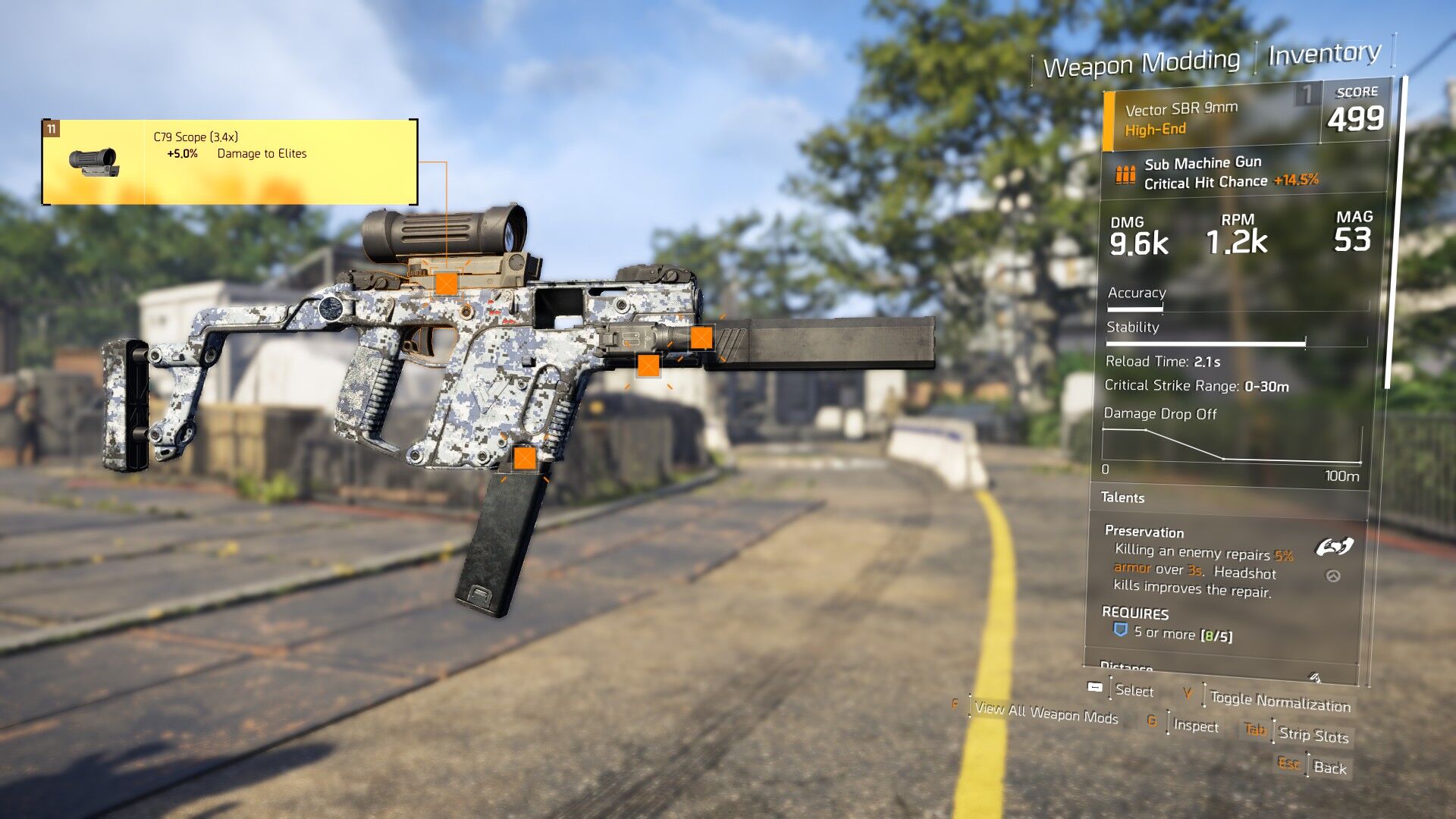Choose the muzzle mod slot marker by the suppressor
This screenshot has width=1456, height=819.
click(701, 337)
